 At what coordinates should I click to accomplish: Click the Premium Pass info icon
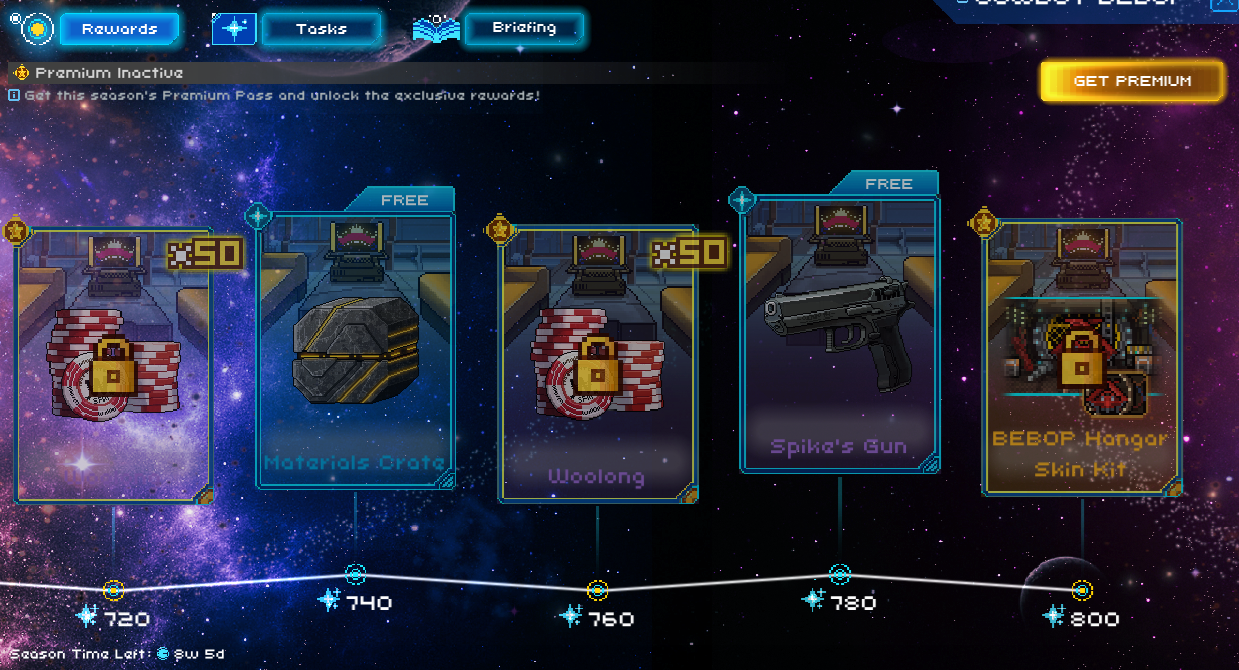coord(14,95)
